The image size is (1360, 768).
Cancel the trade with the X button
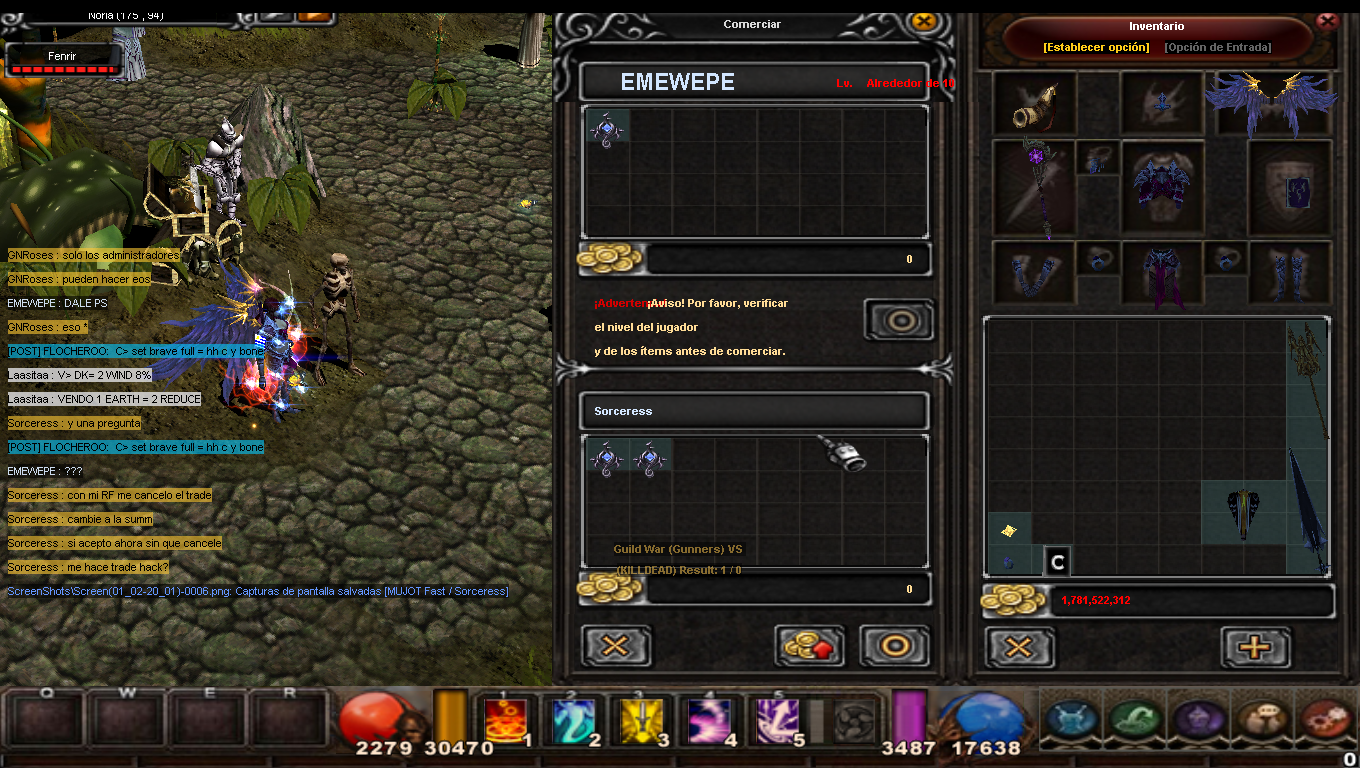tap(616, 646)
